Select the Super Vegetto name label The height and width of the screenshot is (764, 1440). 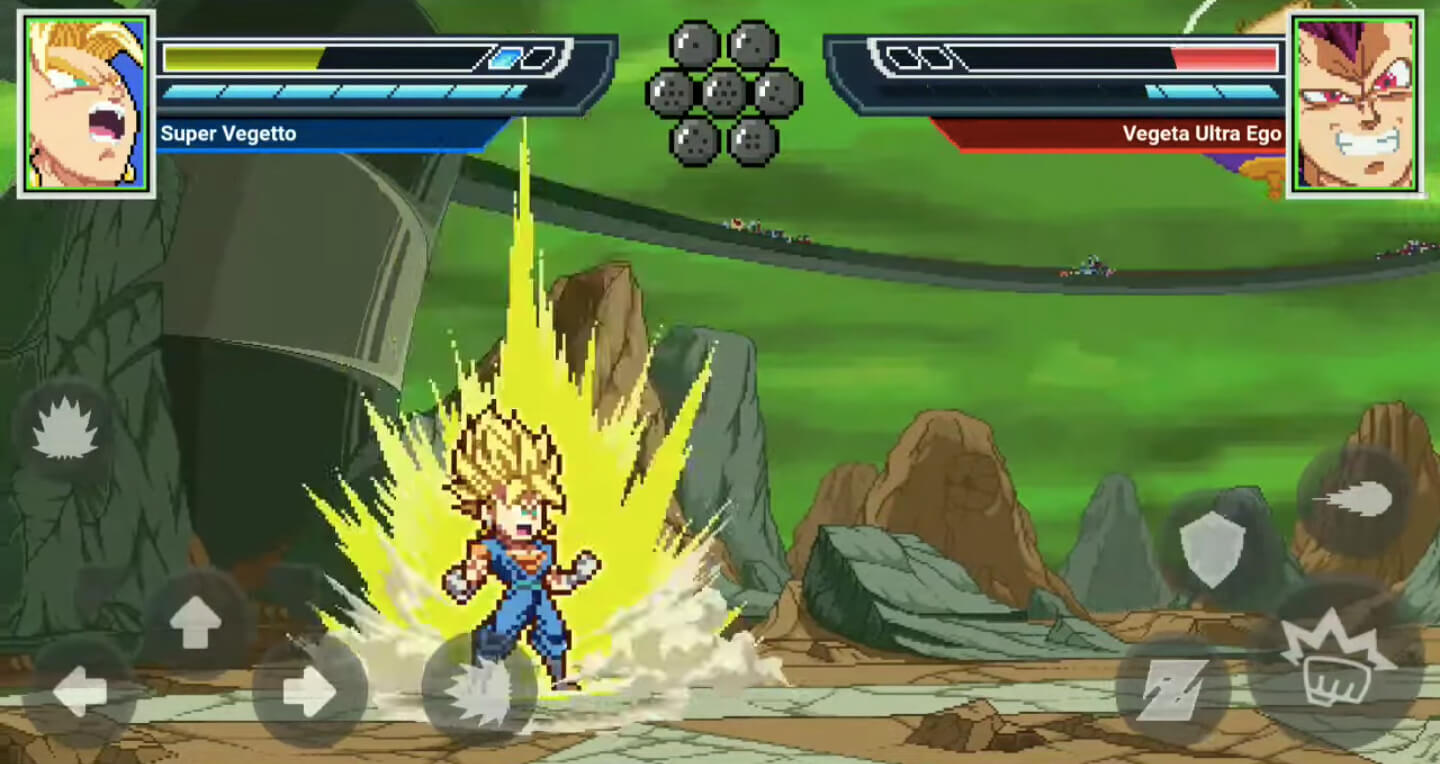pyautogui.click(x=226, y=133)
